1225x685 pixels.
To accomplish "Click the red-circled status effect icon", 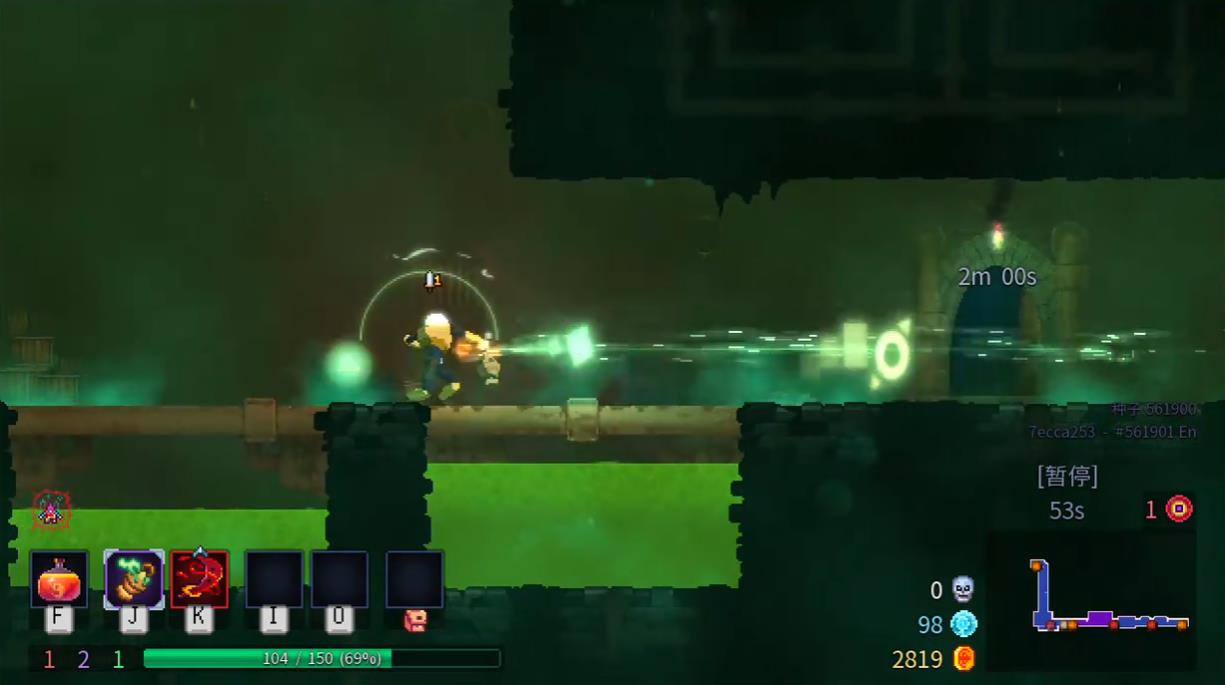I will tap(51, 510).
